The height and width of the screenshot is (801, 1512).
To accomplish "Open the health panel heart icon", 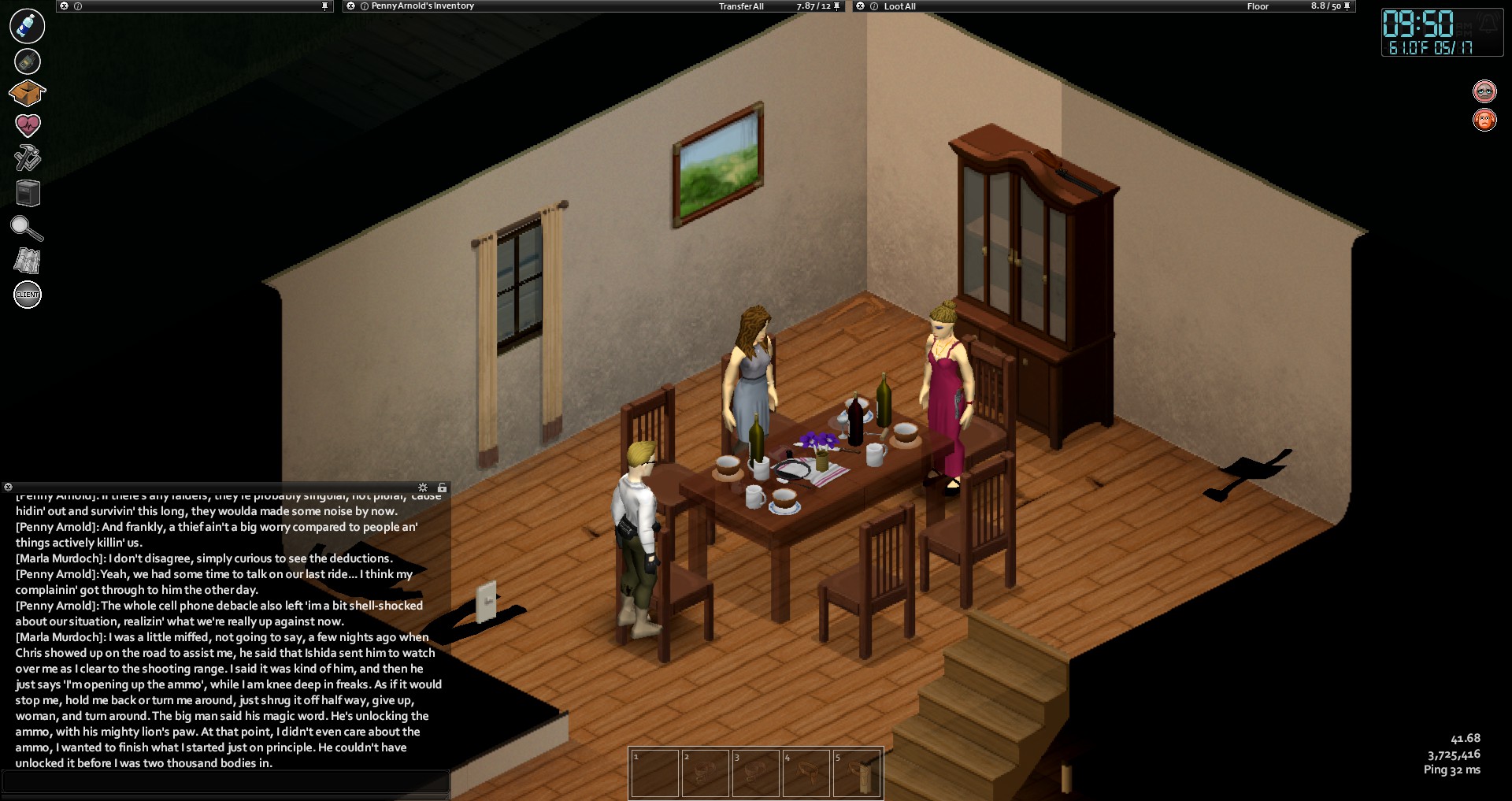I will [x=28, y=124].
